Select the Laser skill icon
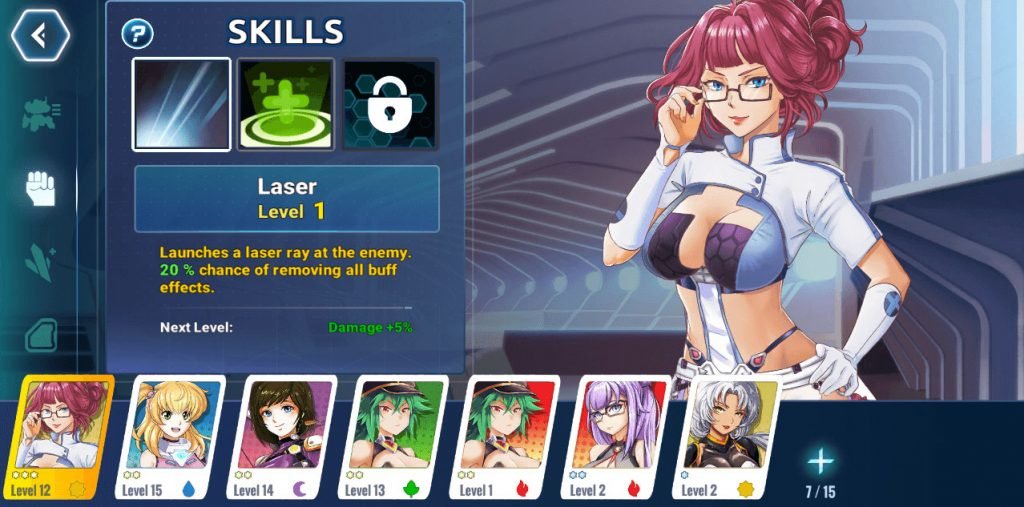Viewport: 1024px width, 507px height. coord(182,104)
